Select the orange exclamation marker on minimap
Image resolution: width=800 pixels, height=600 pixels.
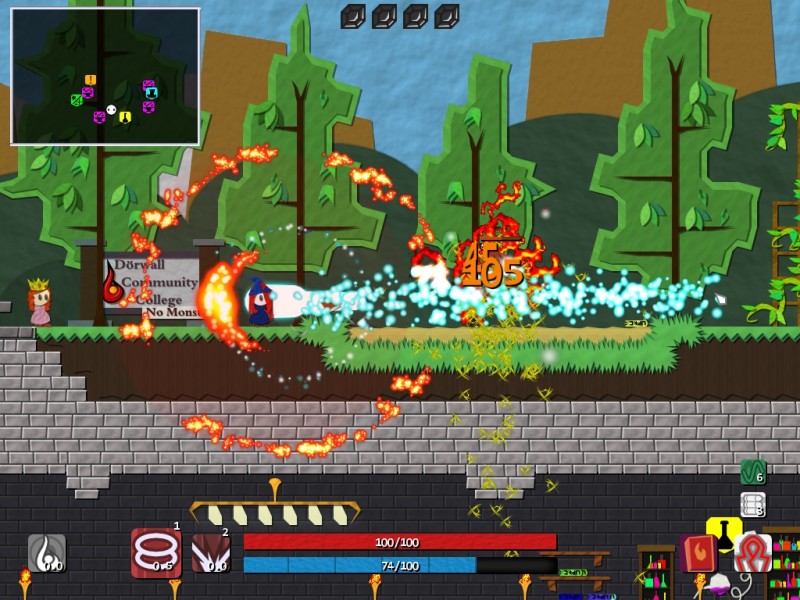pos(90,80)
